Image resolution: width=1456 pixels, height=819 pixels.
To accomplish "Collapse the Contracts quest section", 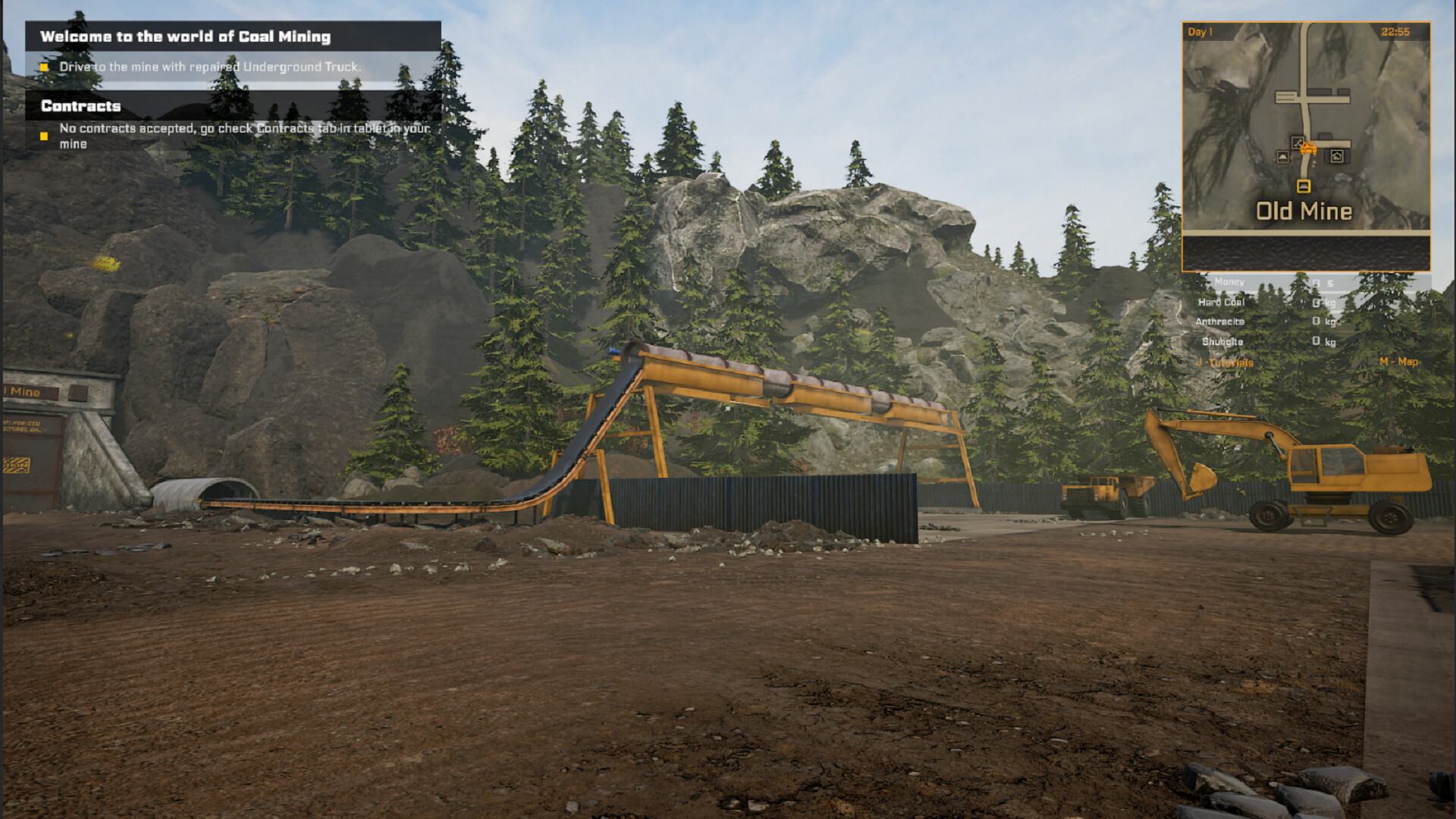I will click(x=80, y=106).
